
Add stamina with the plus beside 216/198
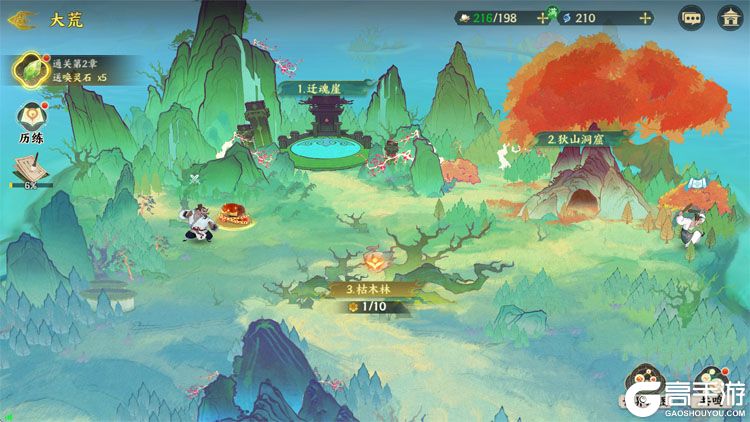tap(544, 18)
